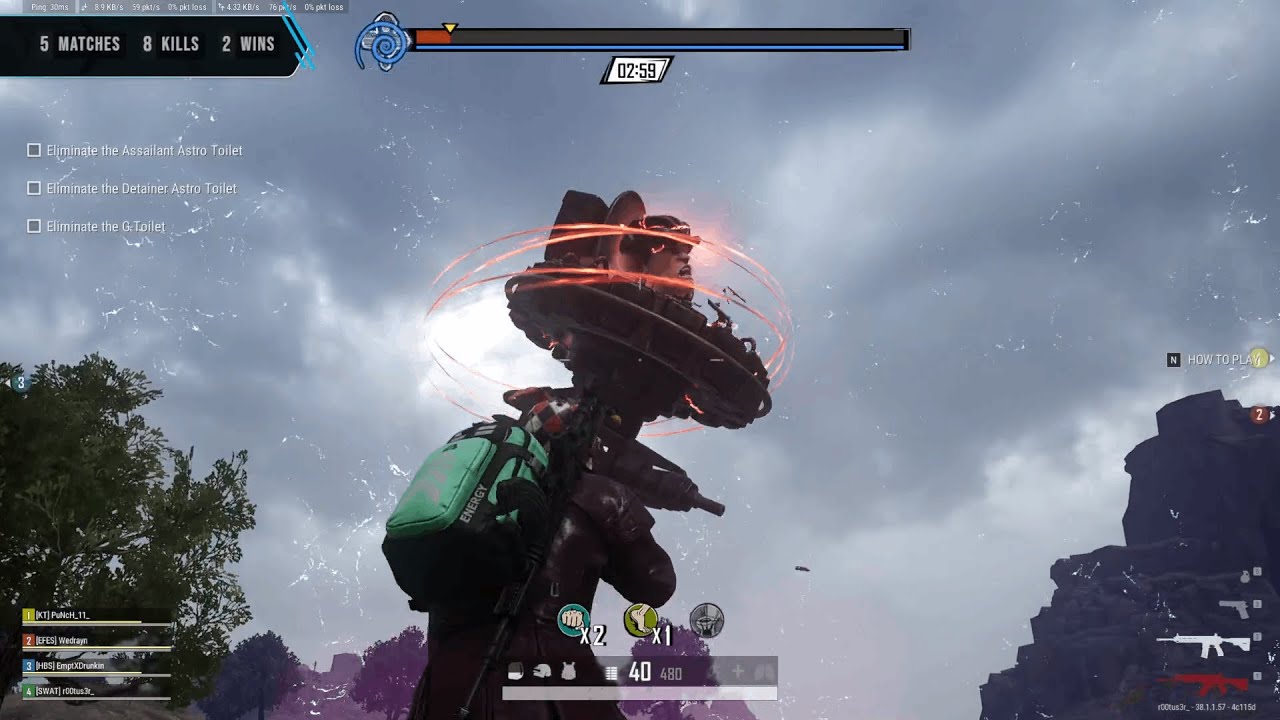Select the grenade throwable slot
The height and width of the screenshot is (720, 1280).
(x=1245, y=576)
